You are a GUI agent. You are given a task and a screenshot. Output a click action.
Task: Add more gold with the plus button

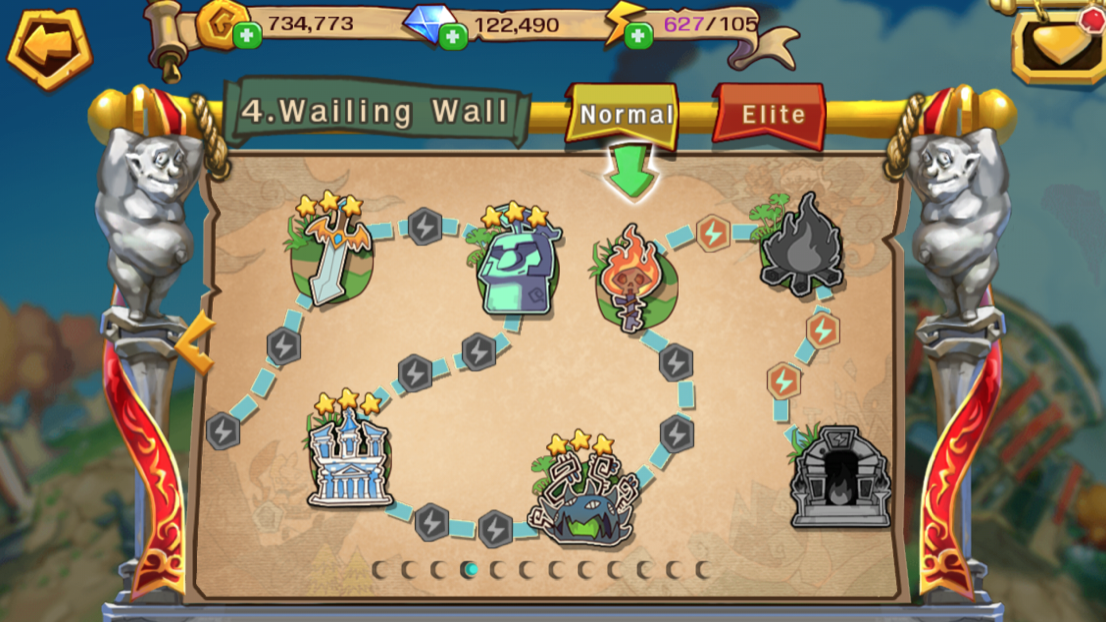247,37
